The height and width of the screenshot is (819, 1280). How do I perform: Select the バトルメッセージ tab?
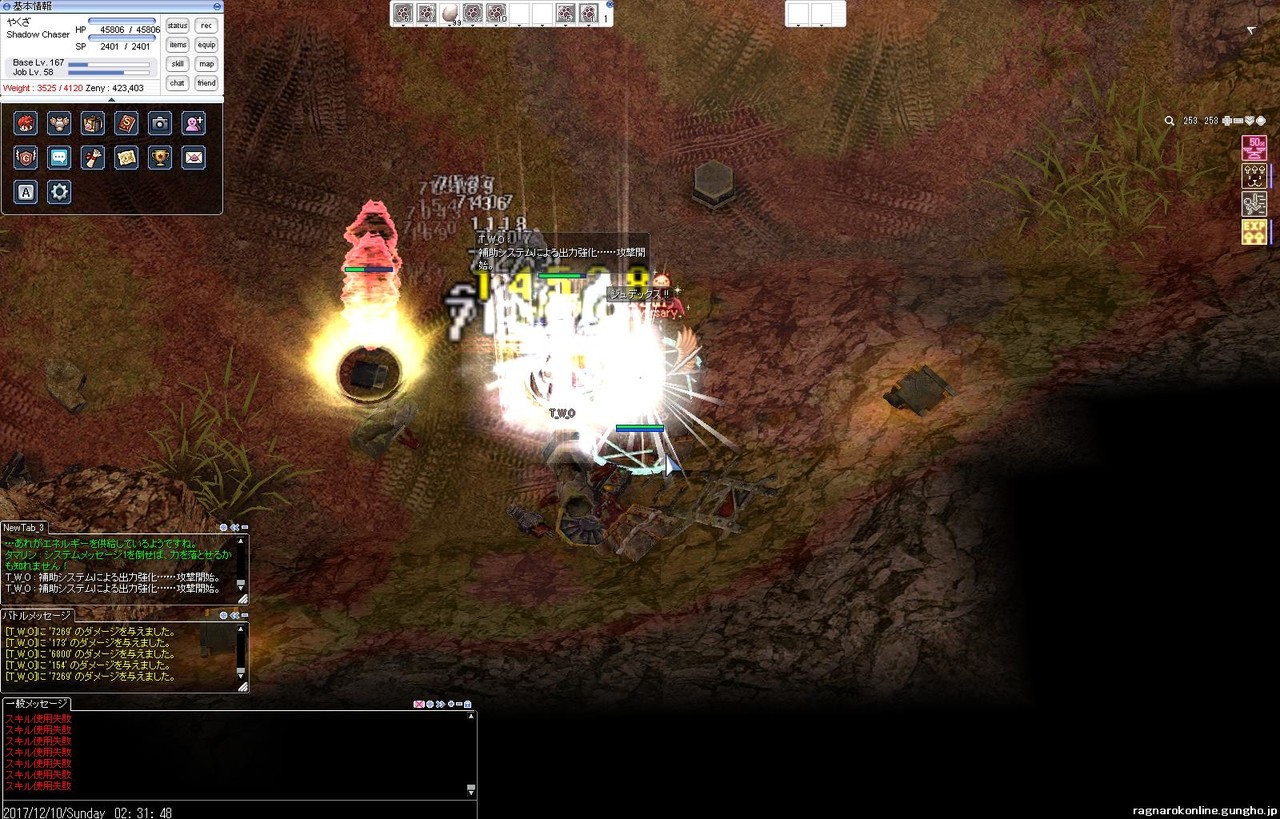point(36,615)
